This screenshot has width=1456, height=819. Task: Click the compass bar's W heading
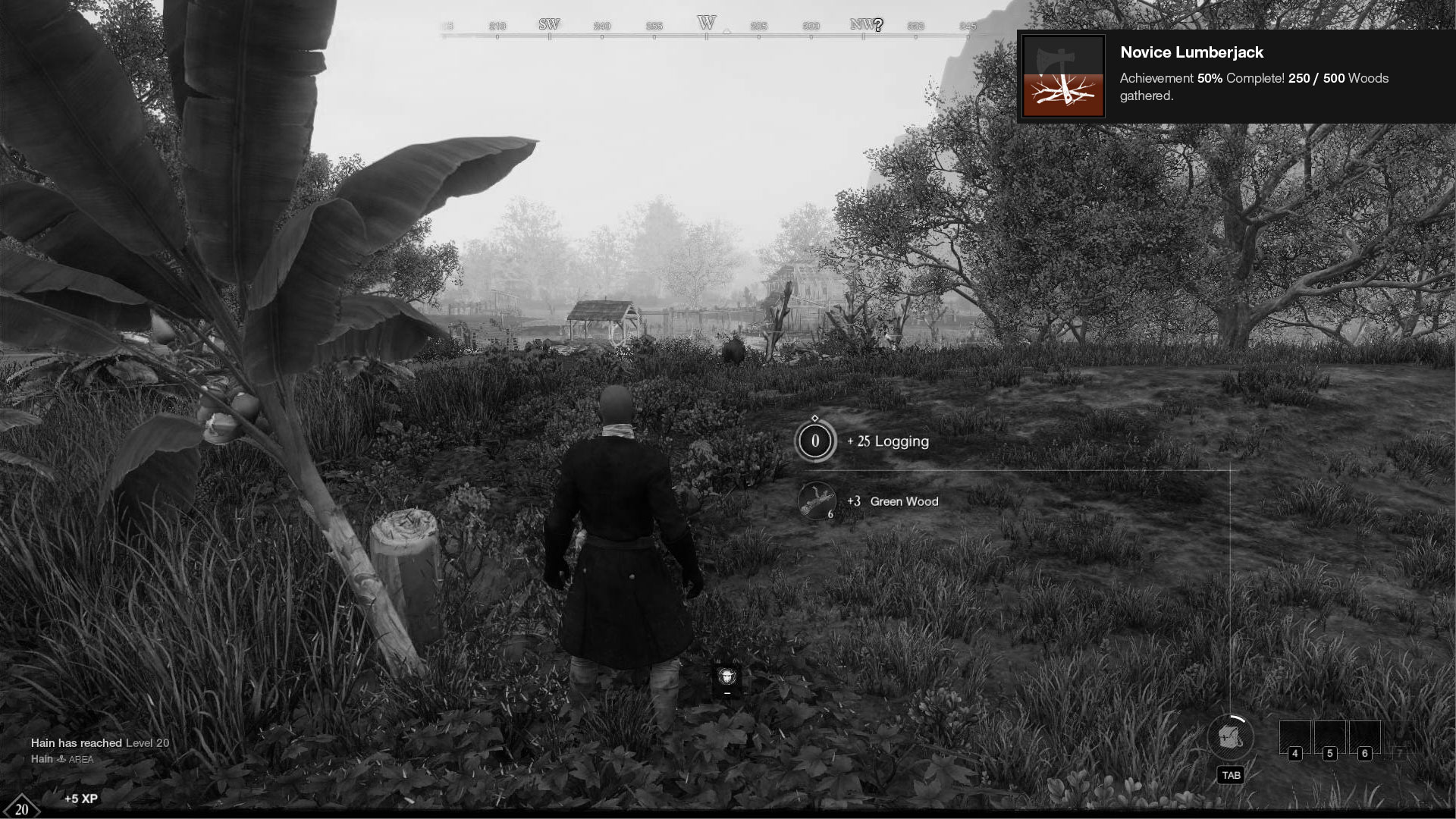pos(707,24)
